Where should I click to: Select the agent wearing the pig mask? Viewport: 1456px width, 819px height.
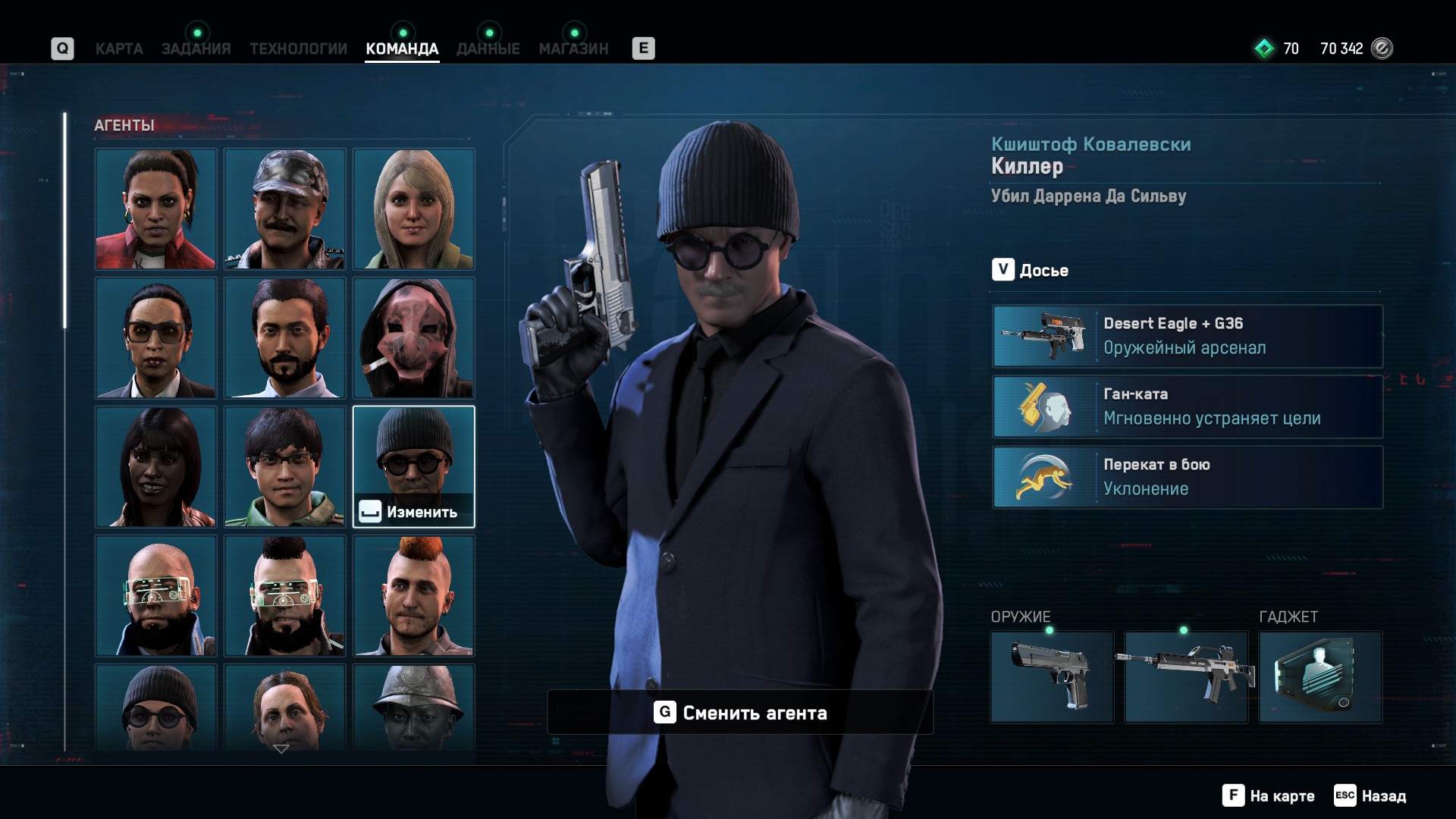(413, 337)
